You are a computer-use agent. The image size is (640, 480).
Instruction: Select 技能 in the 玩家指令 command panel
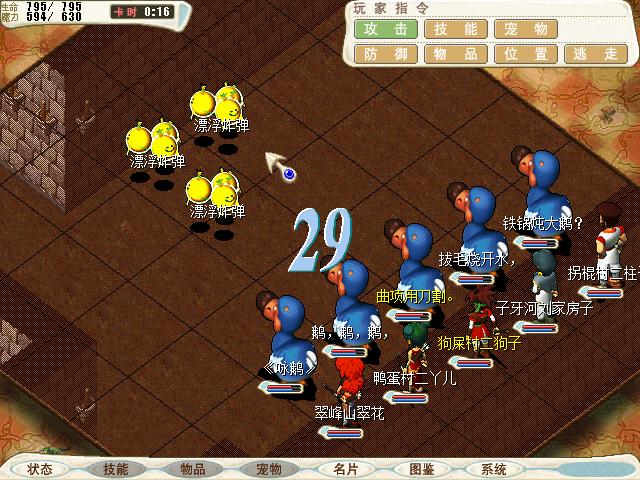tap(455, 29)
